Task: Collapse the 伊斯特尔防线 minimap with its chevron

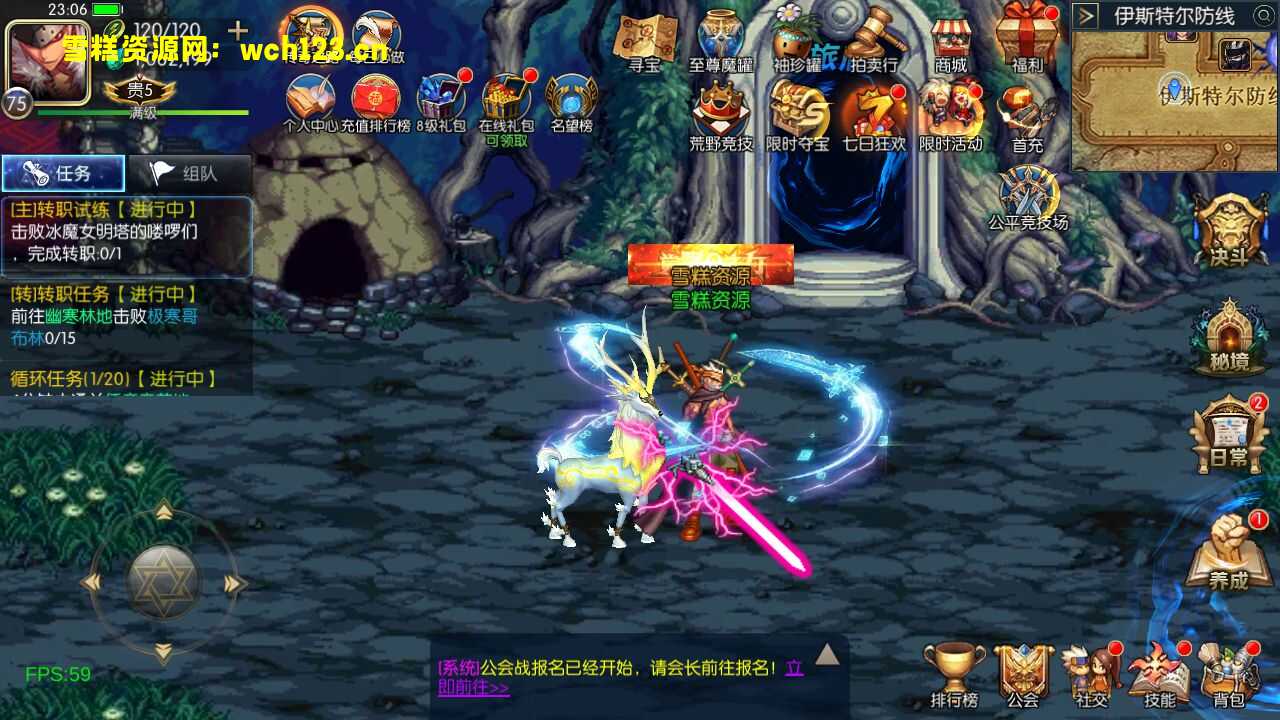Action: point(1084,16)
